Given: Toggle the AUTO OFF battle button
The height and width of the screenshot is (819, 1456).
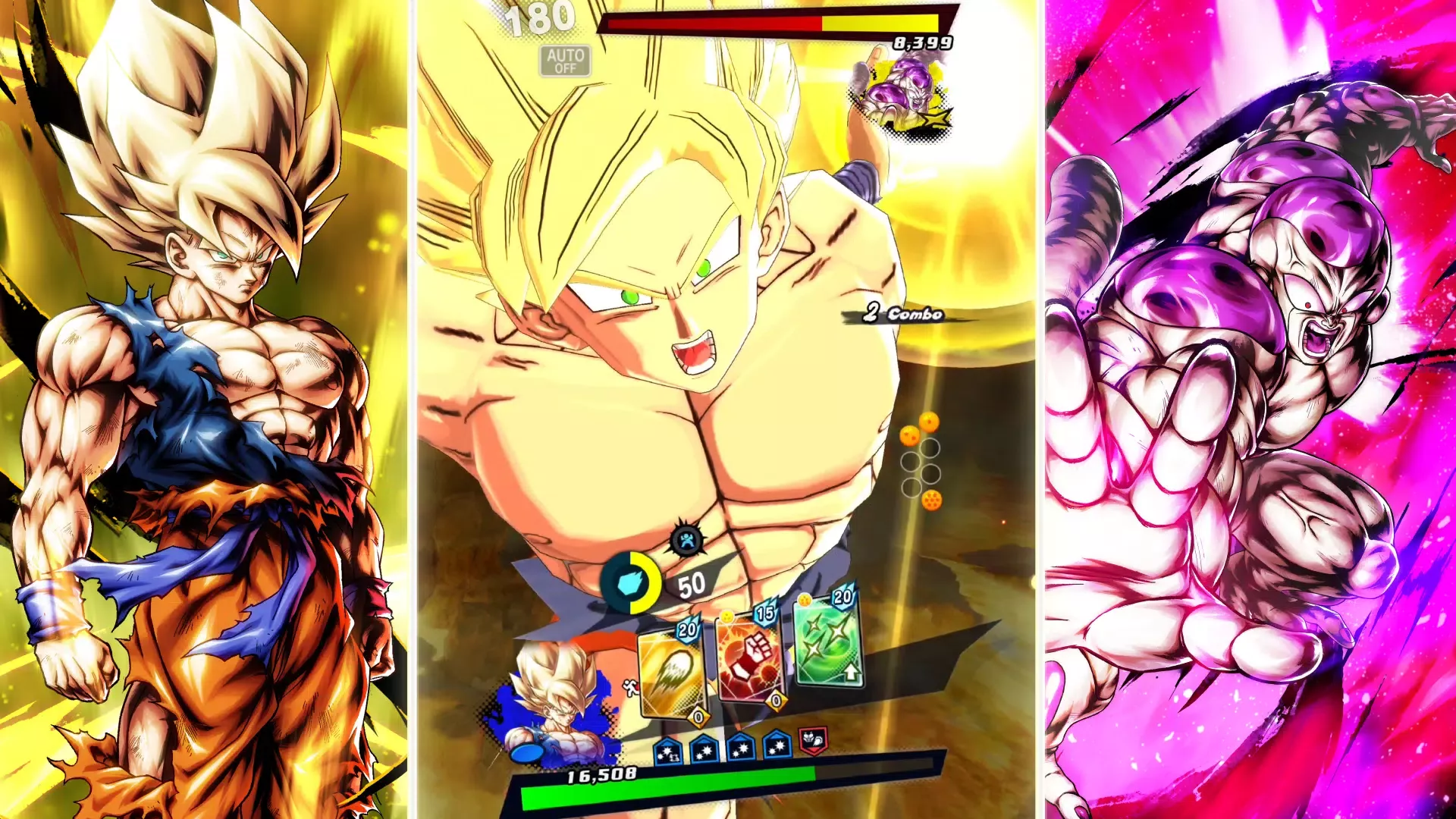Looking at the screenshot, I should pos(565,61).
